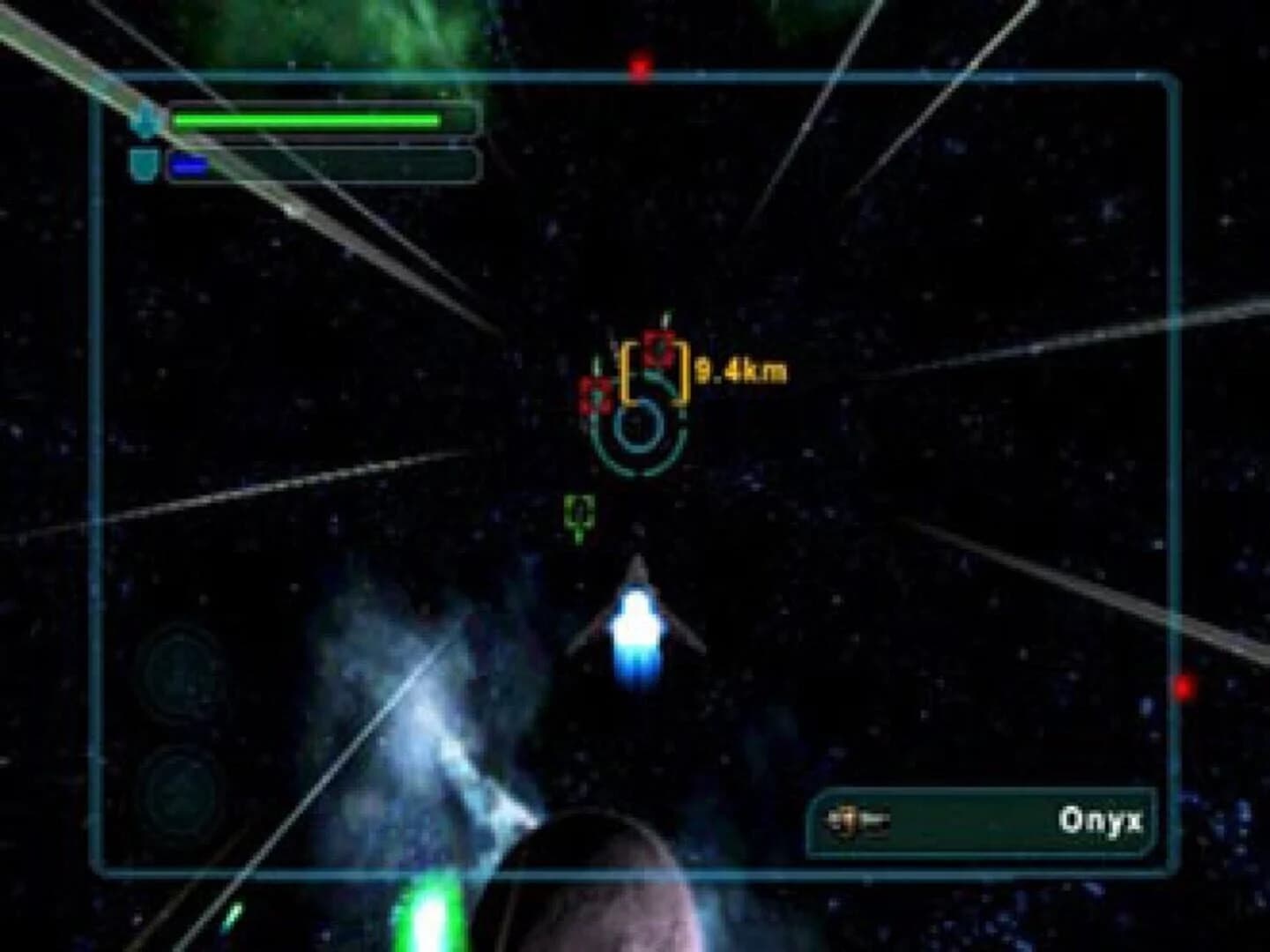This screenshot has width=1270, height=952.
Task: Click the 9.4km distance readout
Action: click(743, 369)
